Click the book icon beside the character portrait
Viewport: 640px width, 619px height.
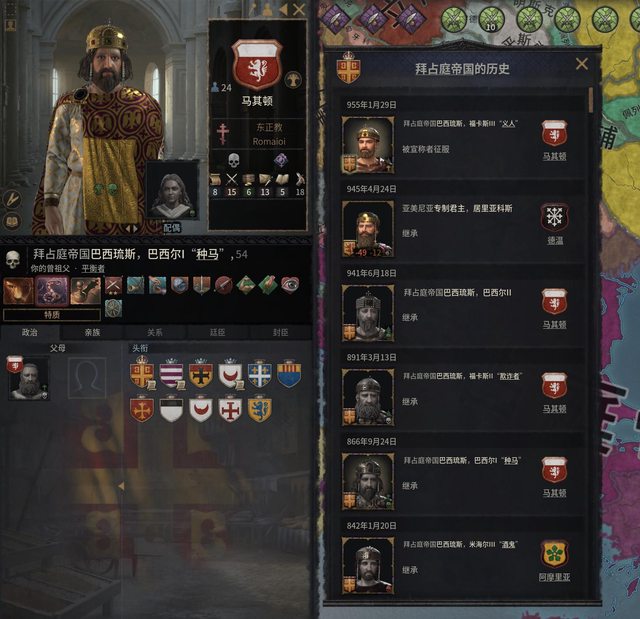14,223
